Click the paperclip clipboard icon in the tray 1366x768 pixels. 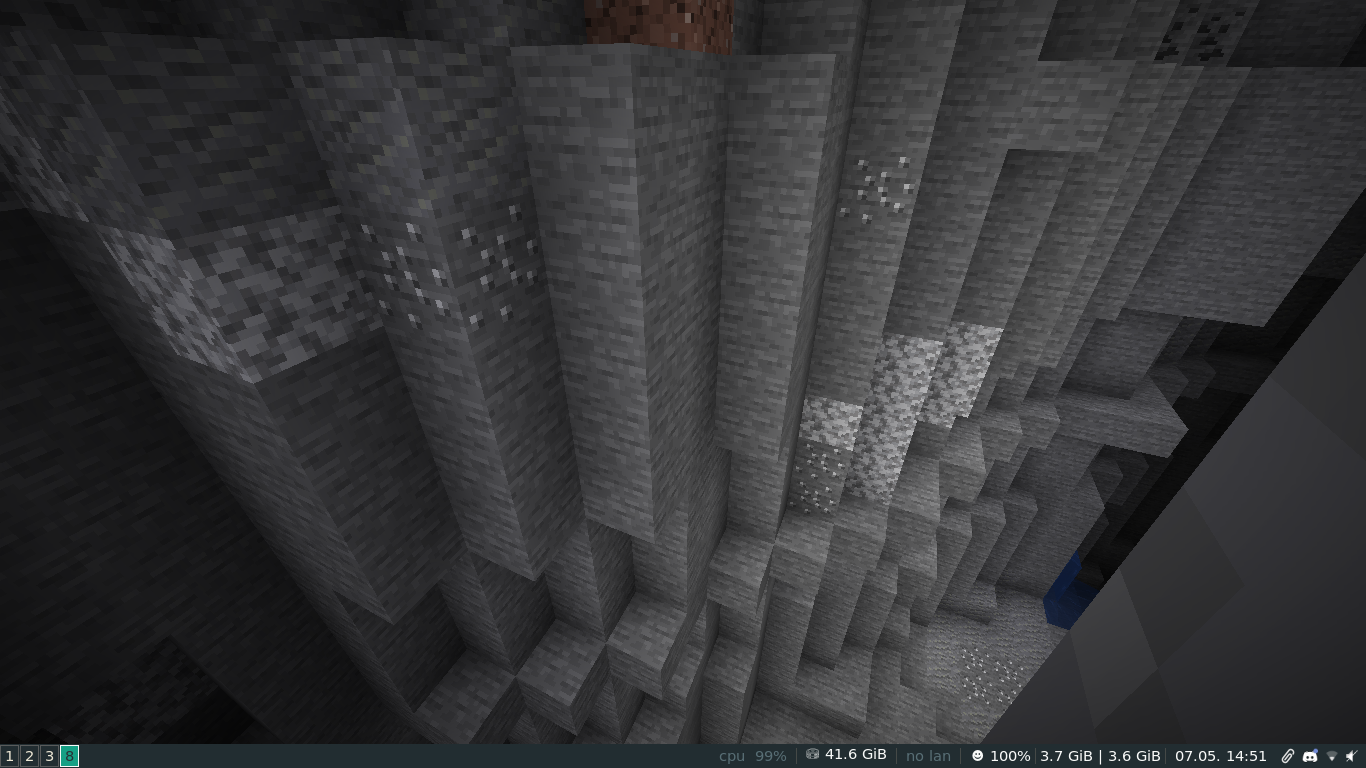click(1287, 756)
